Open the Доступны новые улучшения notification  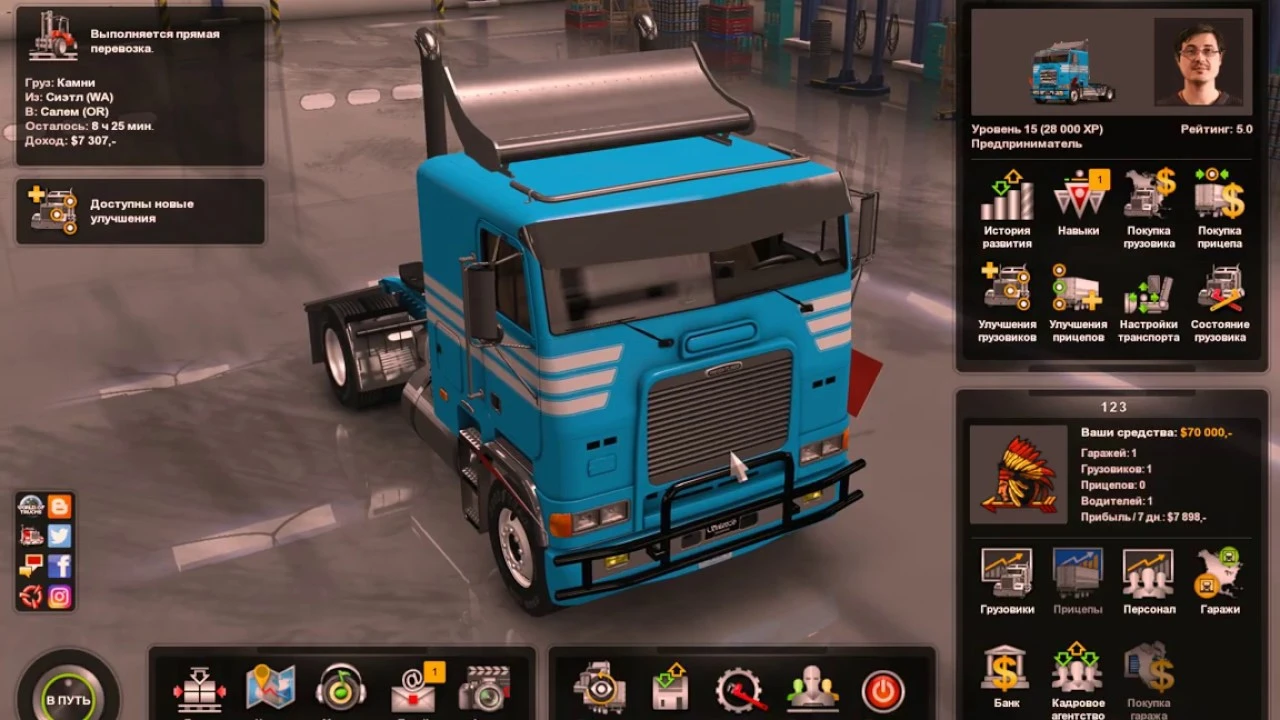140,212
